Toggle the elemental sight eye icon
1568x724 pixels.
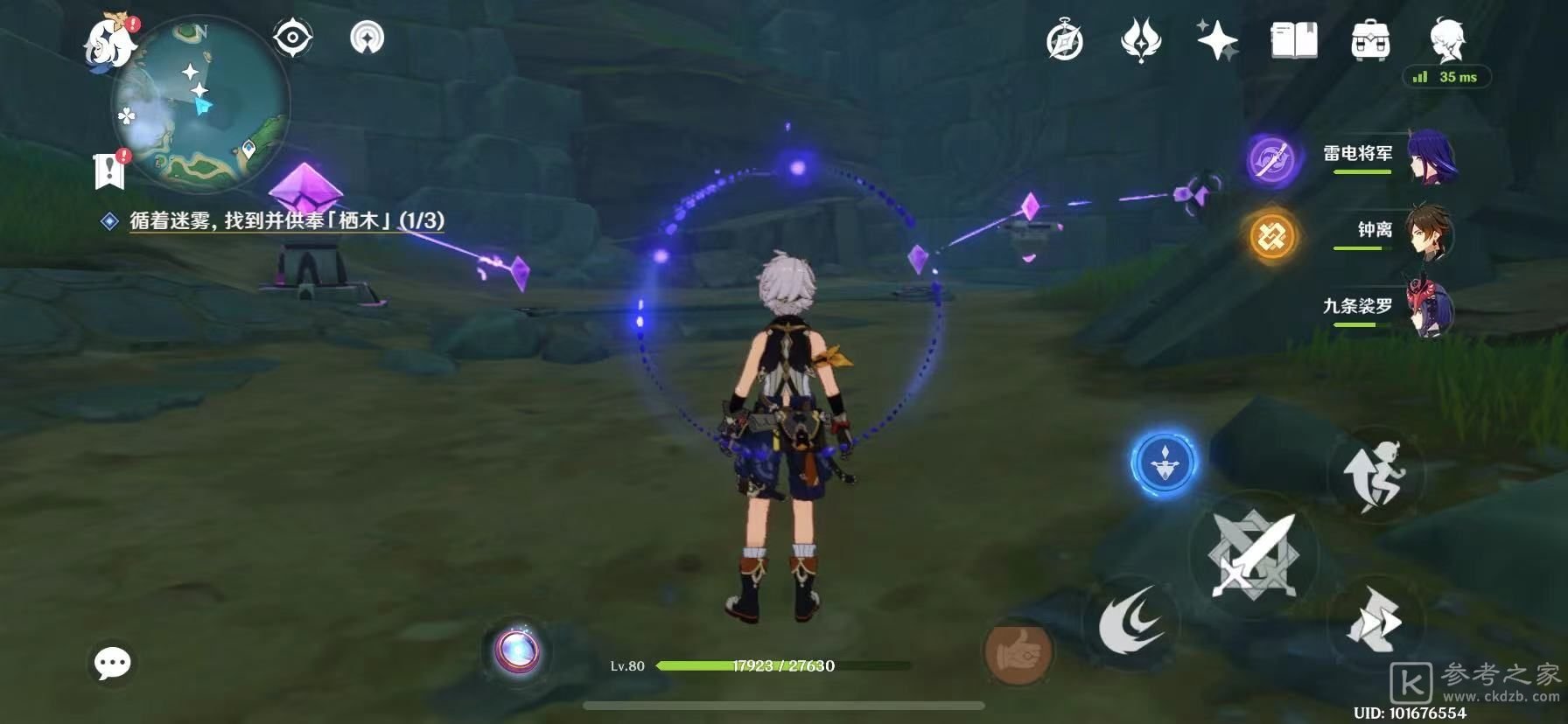point(292,38)
